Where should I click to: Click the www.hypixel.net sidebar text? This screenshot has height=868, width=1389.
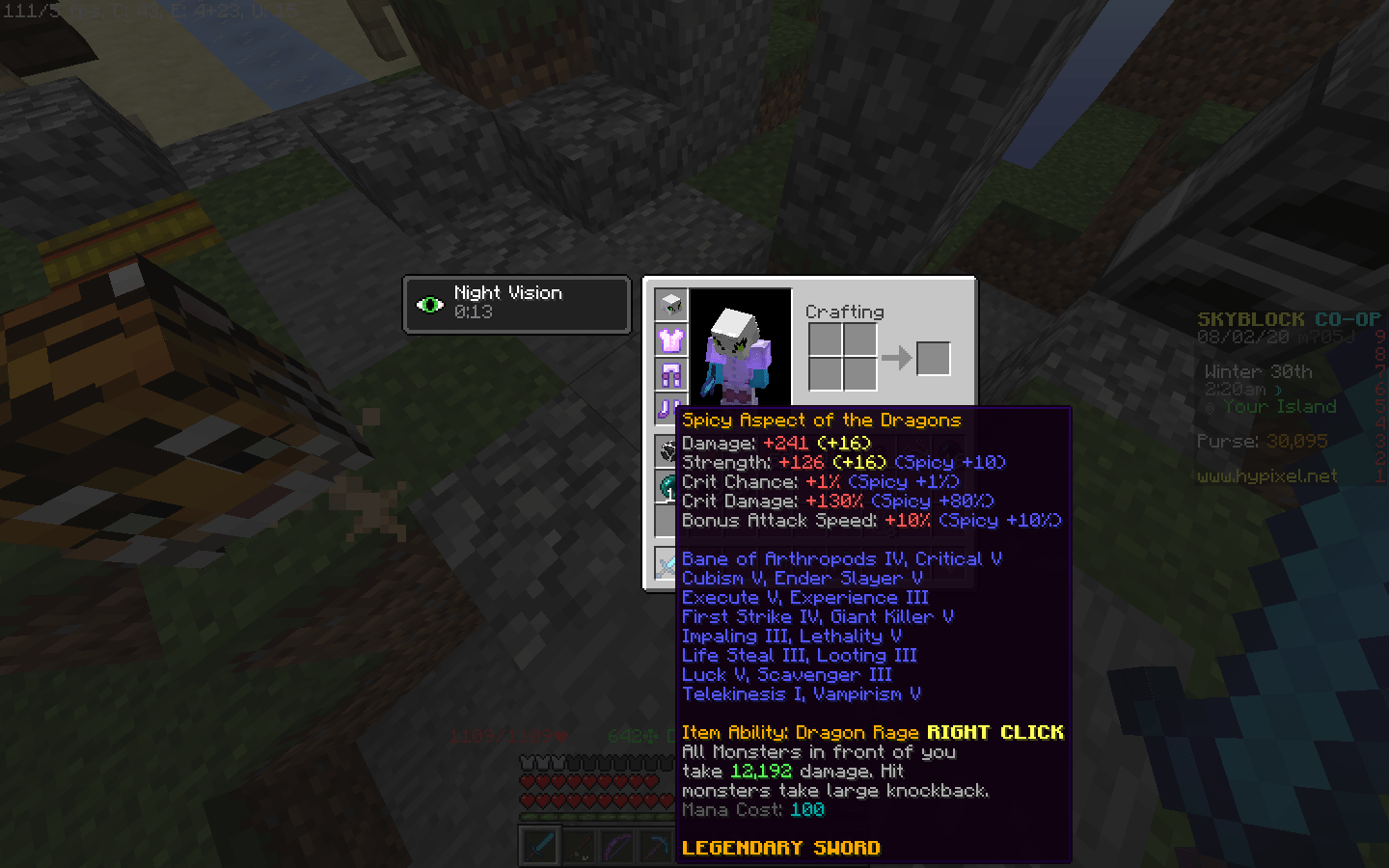tap(1267, 476)
